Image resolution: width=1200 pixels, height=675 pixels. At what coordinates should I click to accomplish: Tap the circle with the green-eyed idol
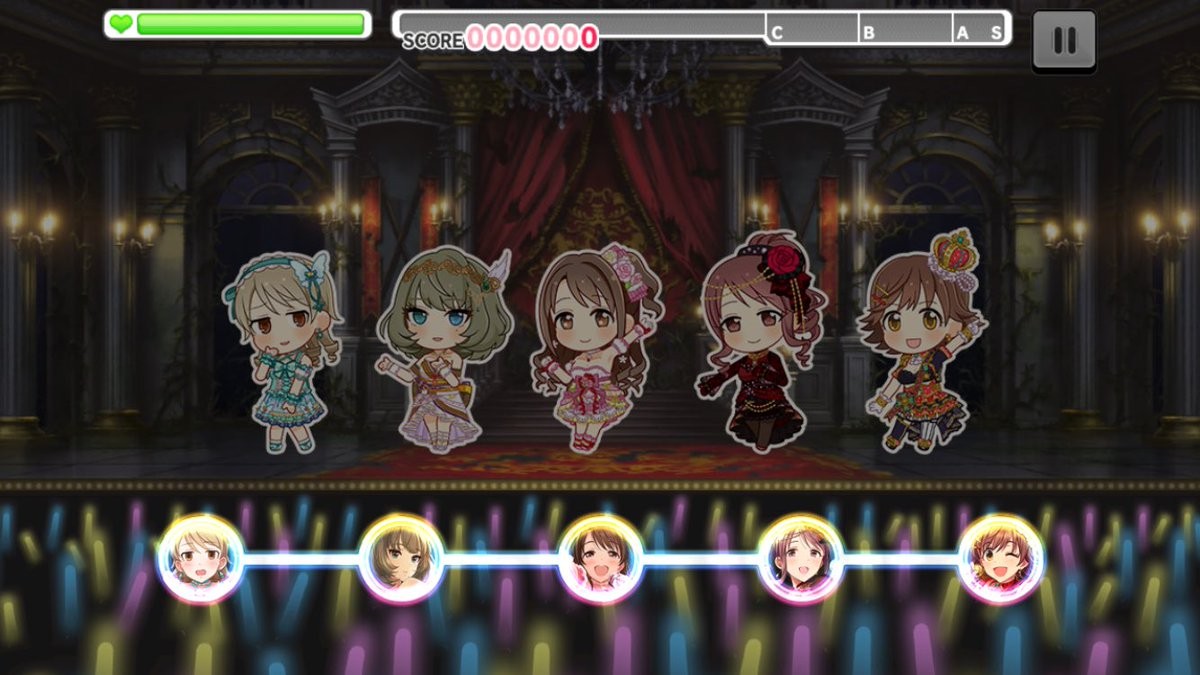point(400,559)
